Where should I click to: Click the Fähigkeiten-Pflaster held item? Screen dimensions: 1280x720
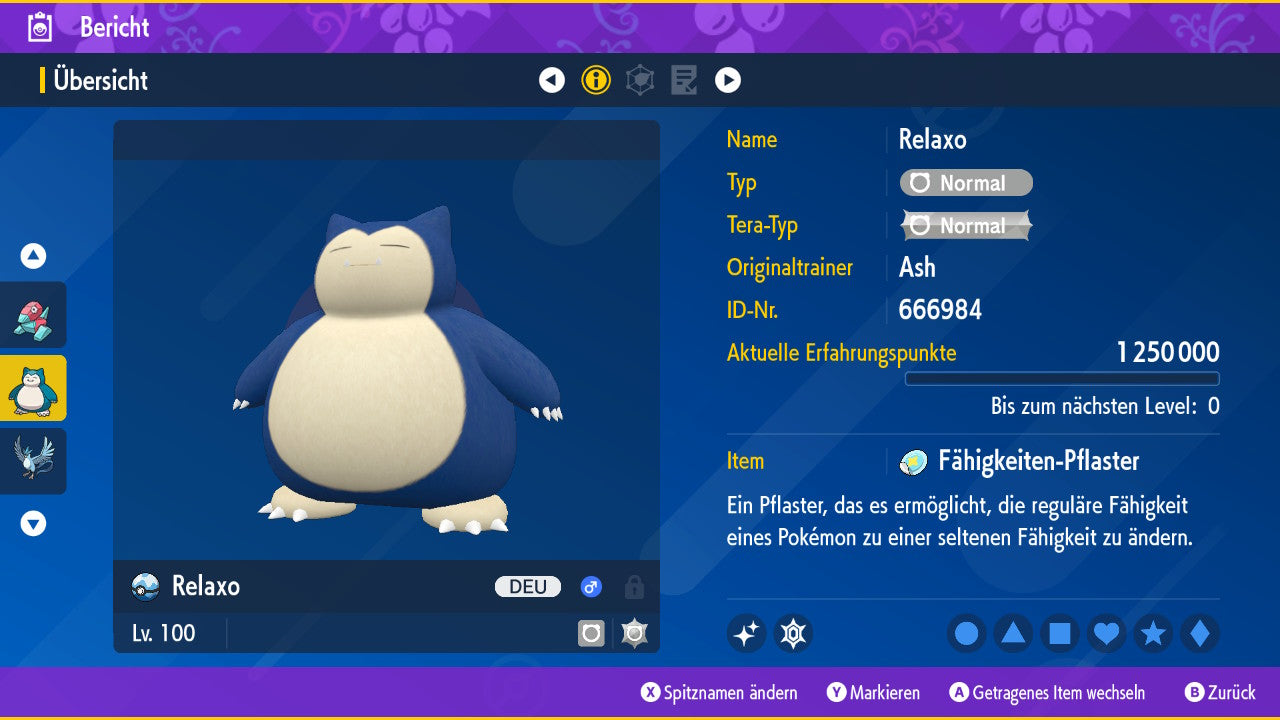[x=1037, y=461]
